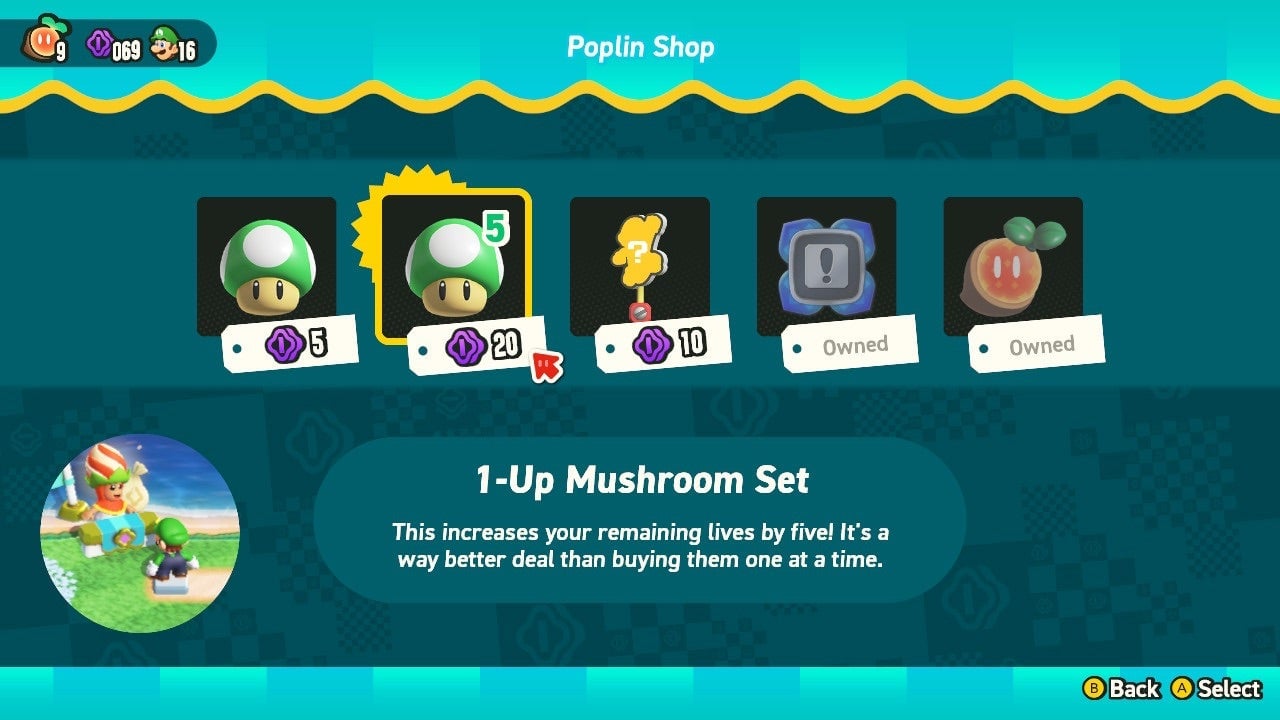The image size is (1280, 720).
Task: Click the 1-Up Mushroom Set heading
Action: point(639,480)
